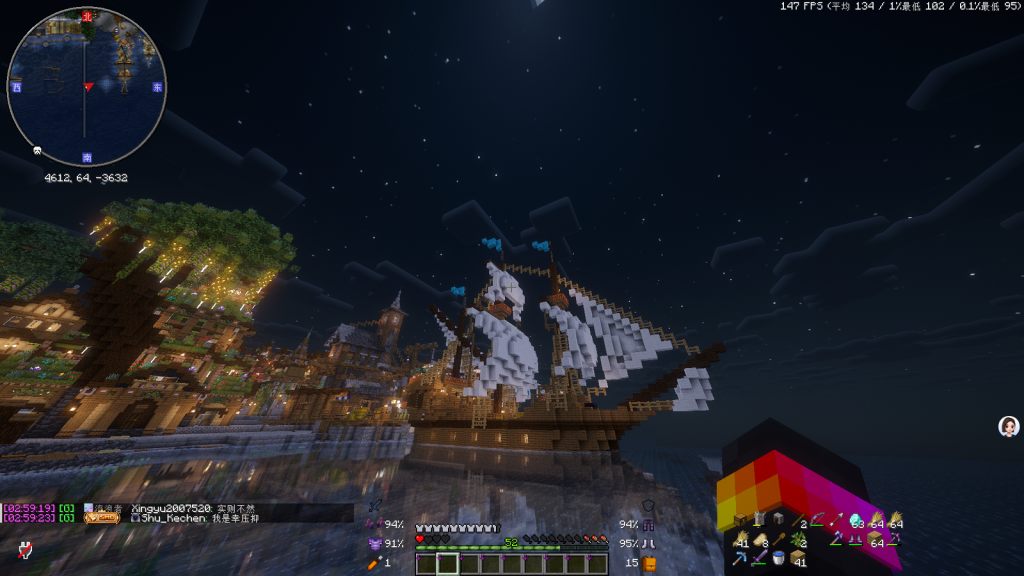Click the circular minimap
The height and width of the screenshot is (576, 1024).
tap(86, 87)
